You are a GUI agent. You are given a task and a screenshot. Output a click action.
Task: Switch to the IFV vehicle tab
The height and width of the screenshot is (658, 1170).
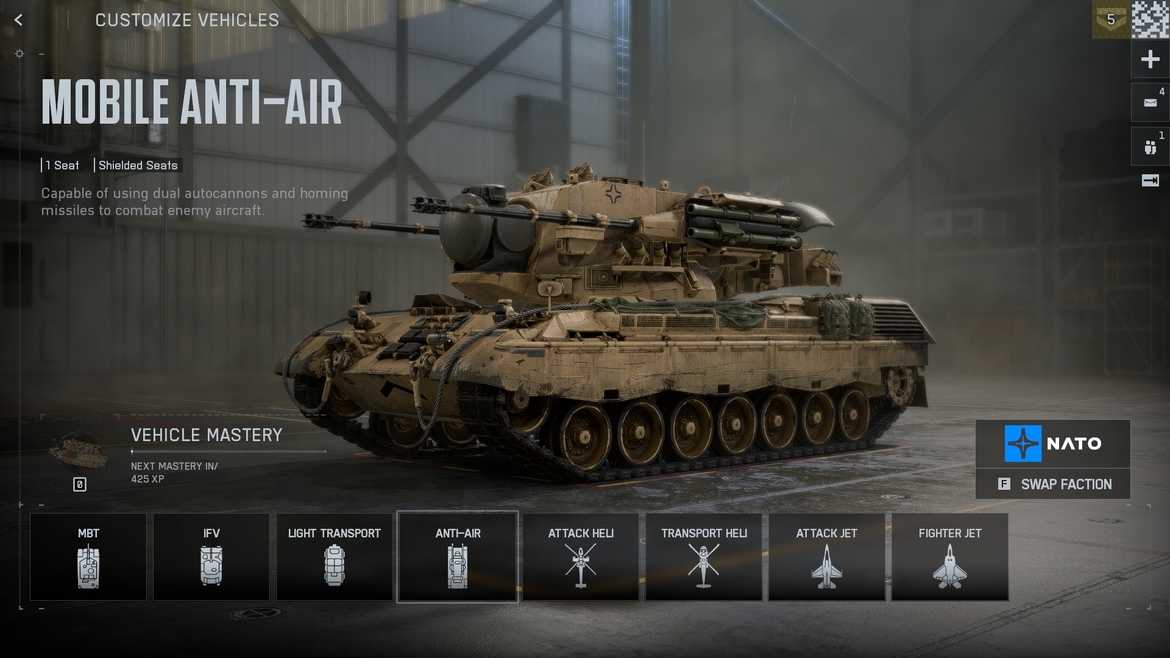tap(211, 557)
